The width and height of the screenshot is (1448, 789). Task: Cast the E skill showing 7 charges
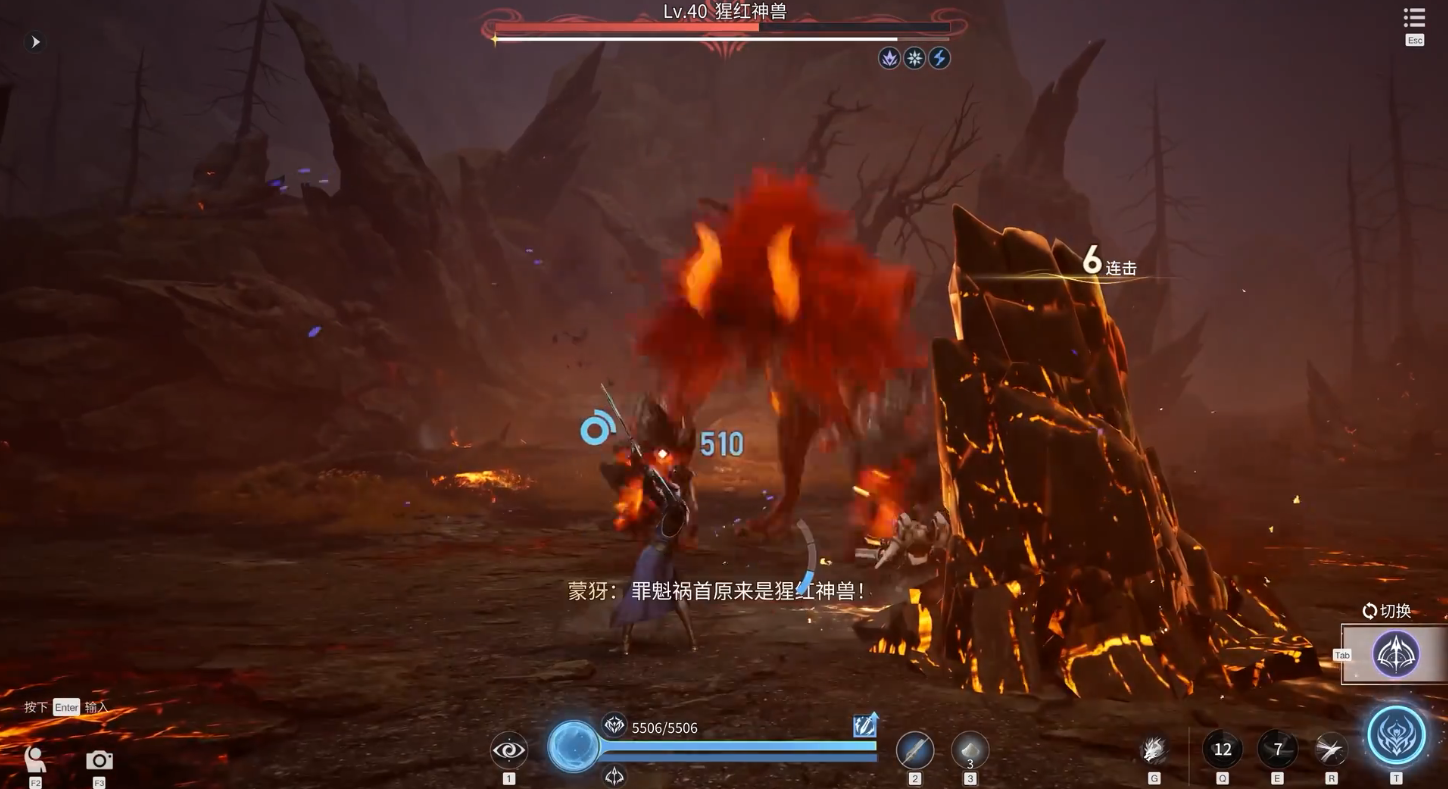[x=1278, y=748]
